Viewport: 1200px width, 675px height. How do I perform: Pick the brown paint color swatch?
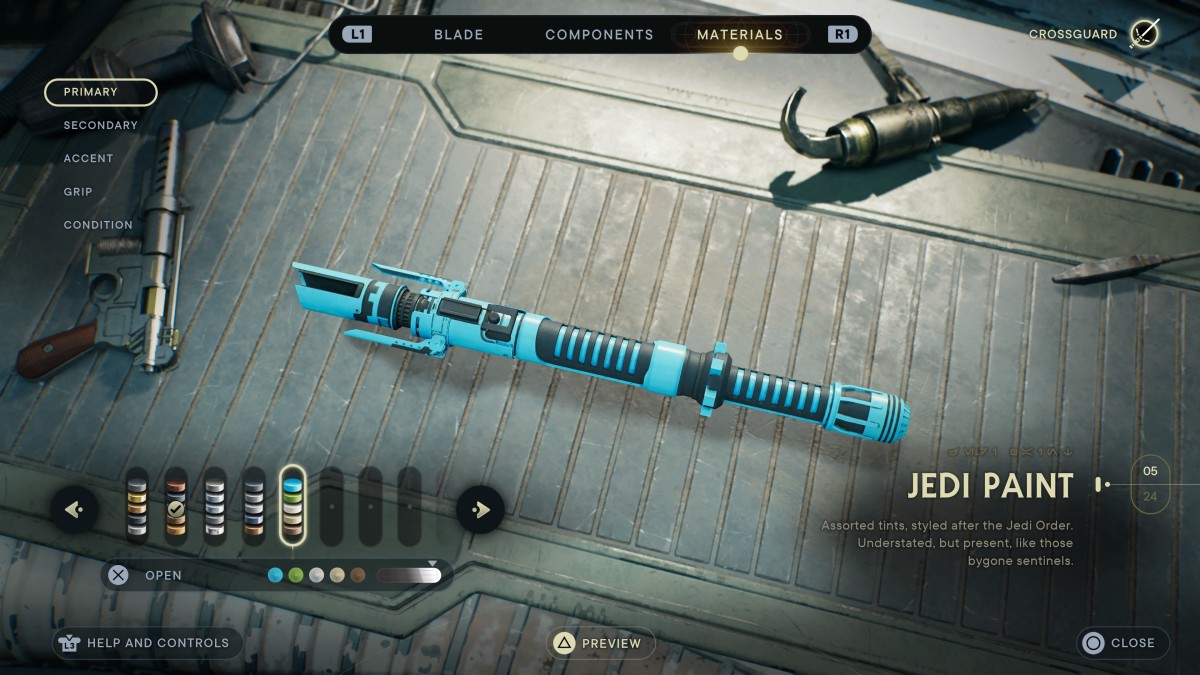[357, 575]
